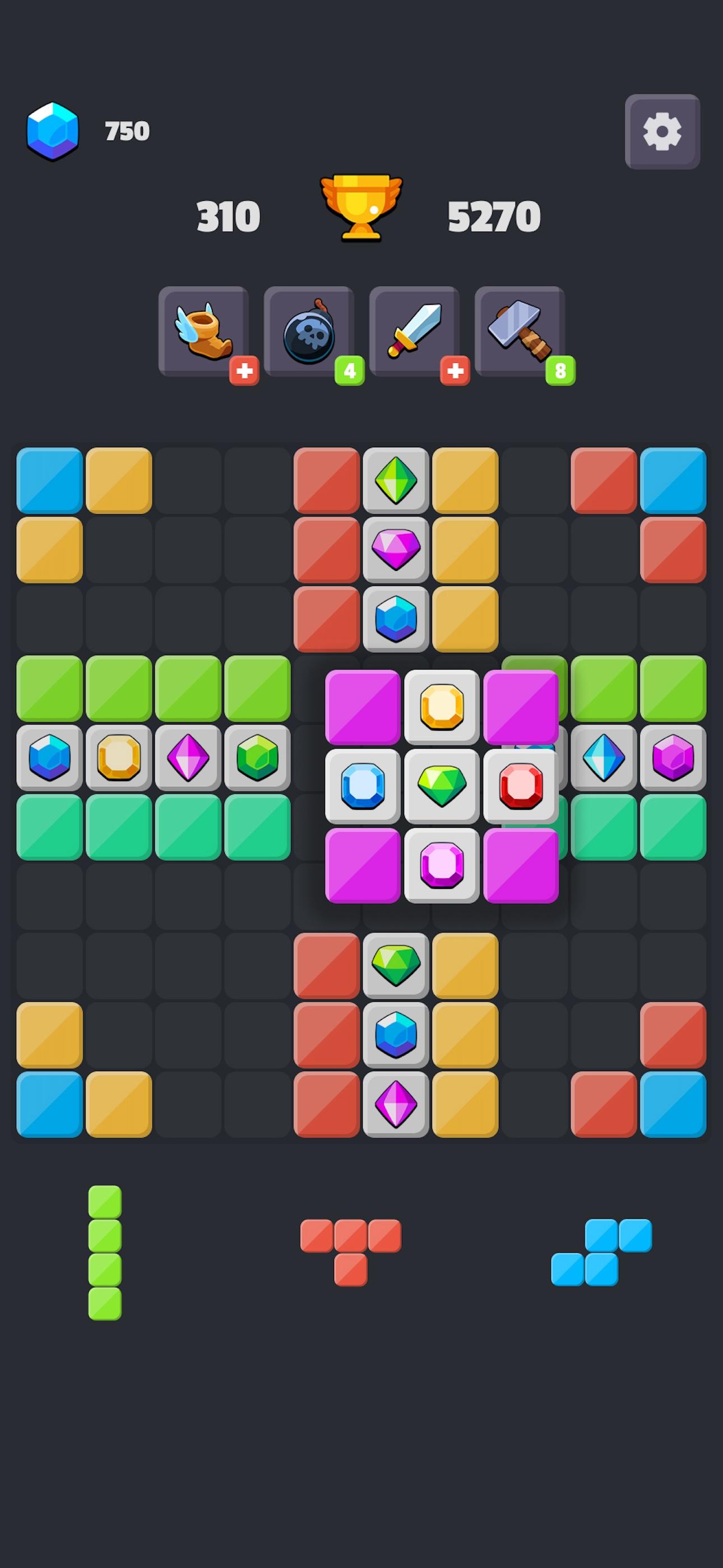This screenshot has height=1568, width=723.
Task: Tap the blue gem currency icon
Action: tap(54, 130)
